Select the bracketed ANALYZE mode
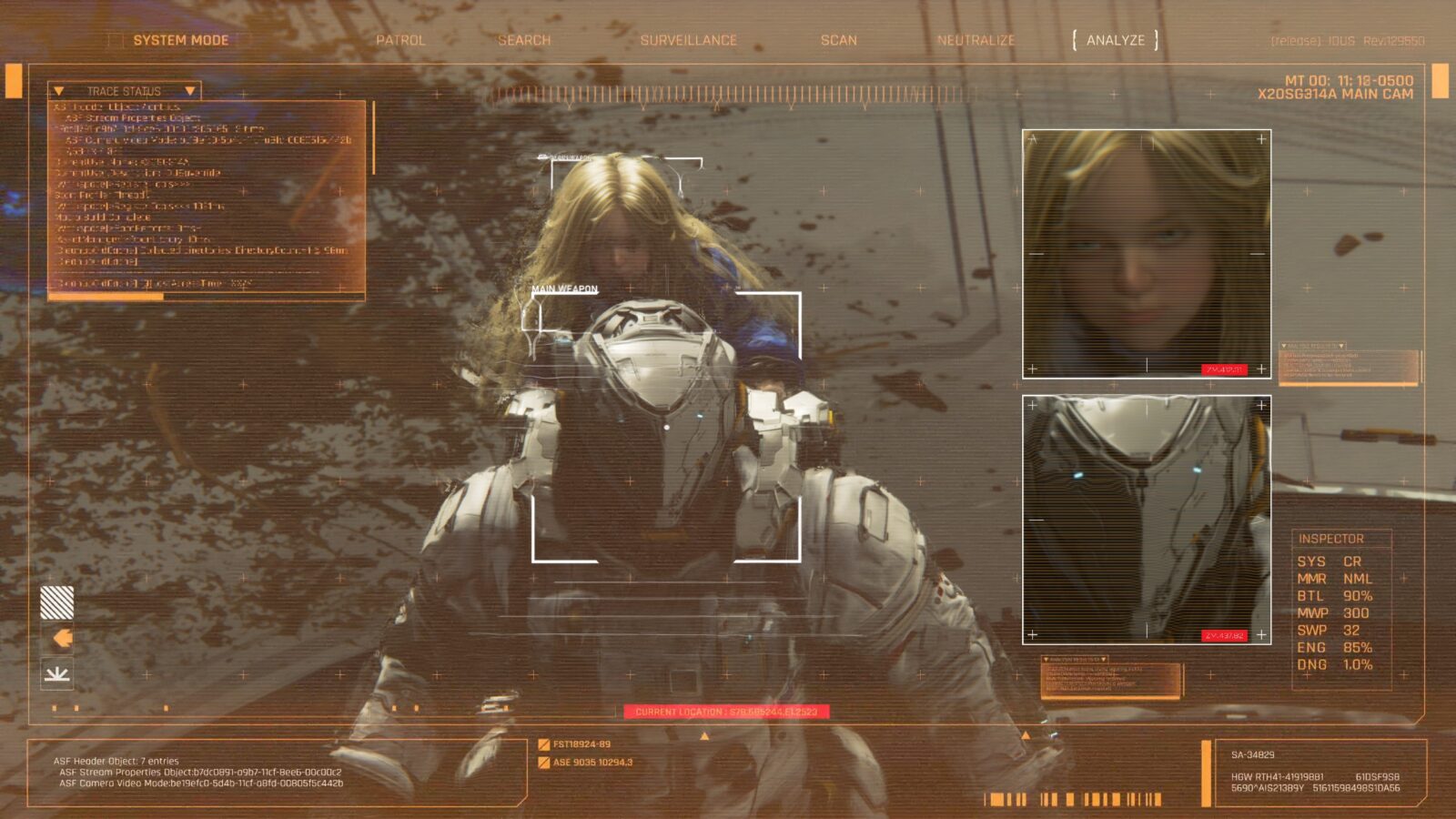Screen dimensions: 1456x819 1115,40
